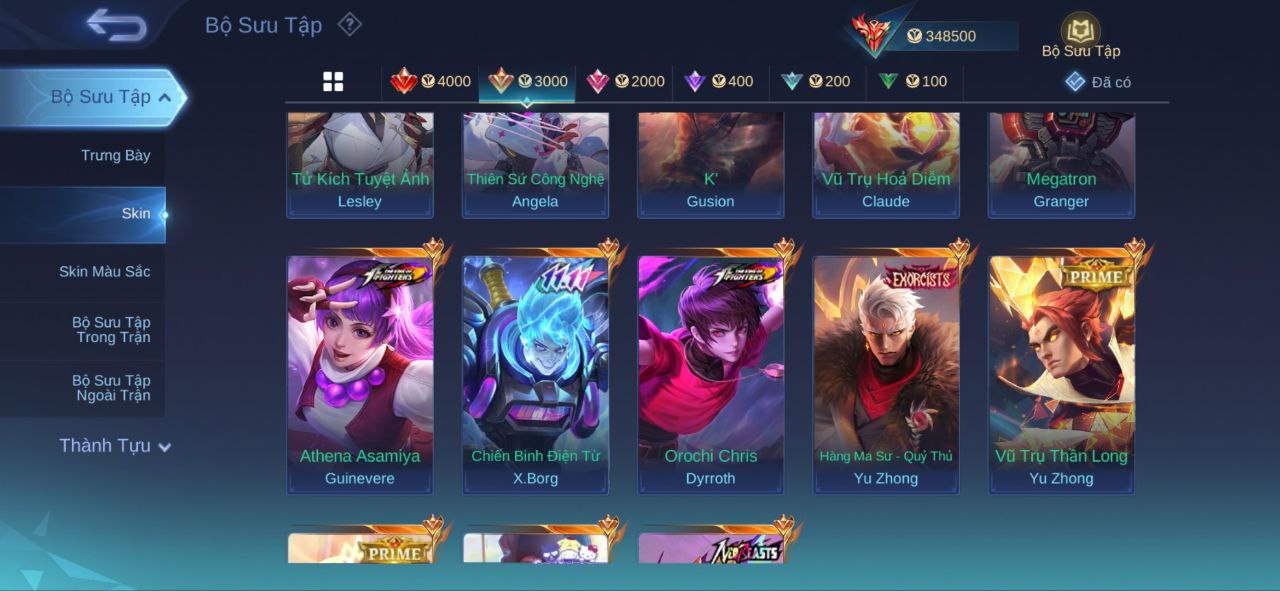
Task: Select the Vũ Trụ Thần Long skin
Action: coord(1061,374)
